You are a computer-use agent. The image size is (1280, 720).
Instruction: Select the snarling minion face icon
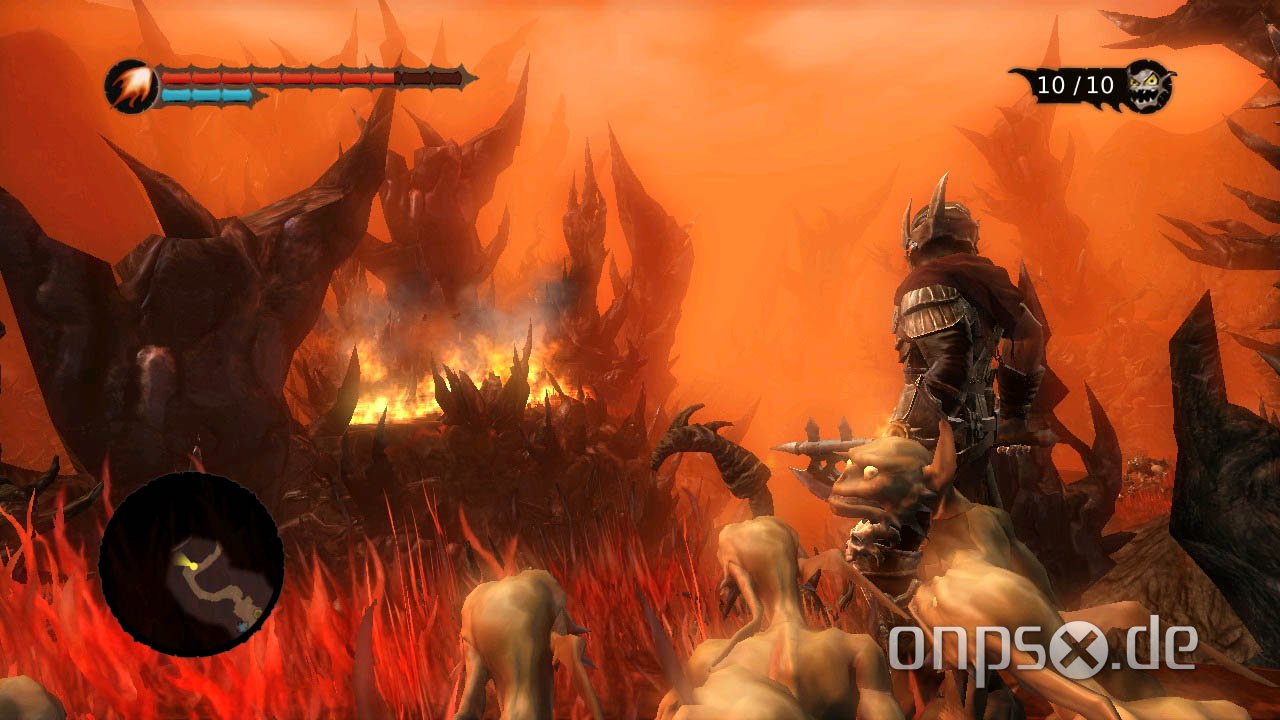tap(1146, 85)
